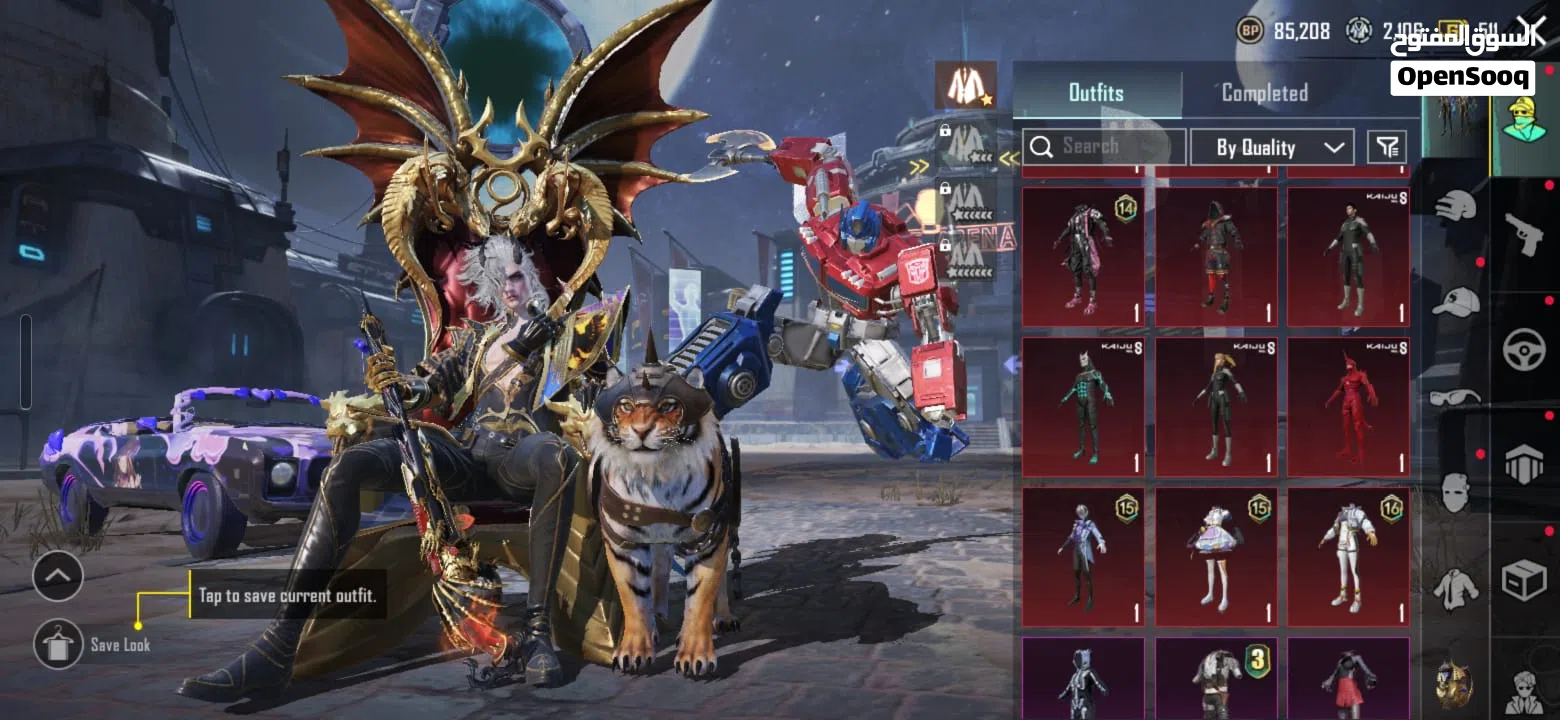This screenshot has width=1560, height=720.
Task: Select the outfit with level 14 badge
Action: 1083,257
